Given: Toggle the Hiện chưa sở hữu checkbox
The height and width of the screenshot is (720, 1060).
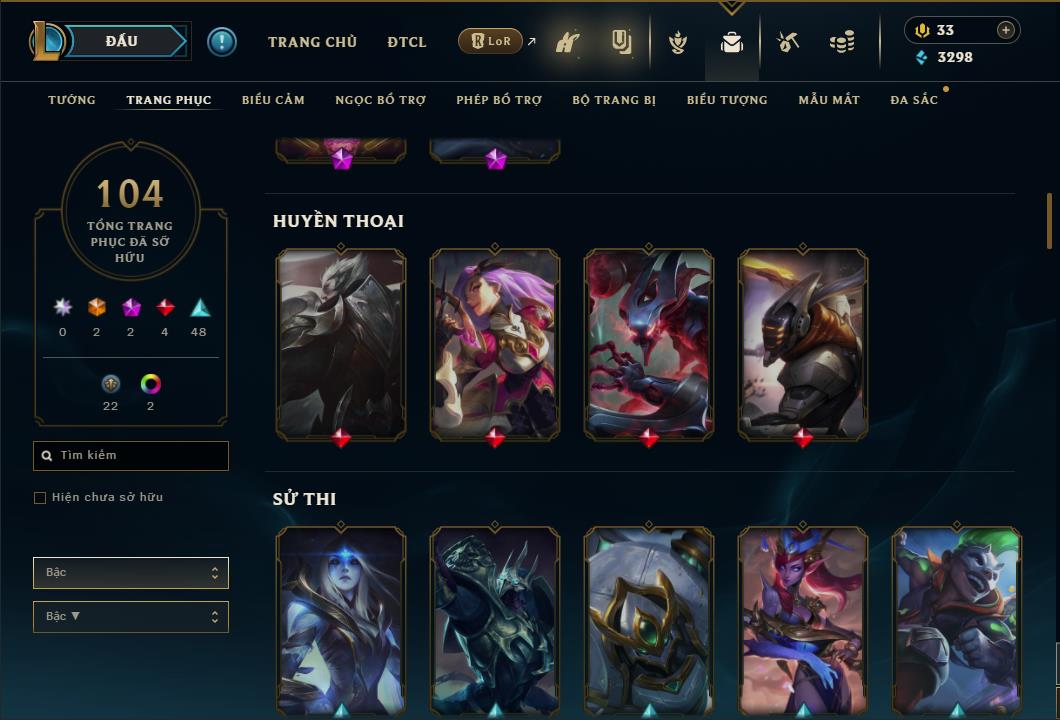Looking at the screenshot, I should point(40,498).
